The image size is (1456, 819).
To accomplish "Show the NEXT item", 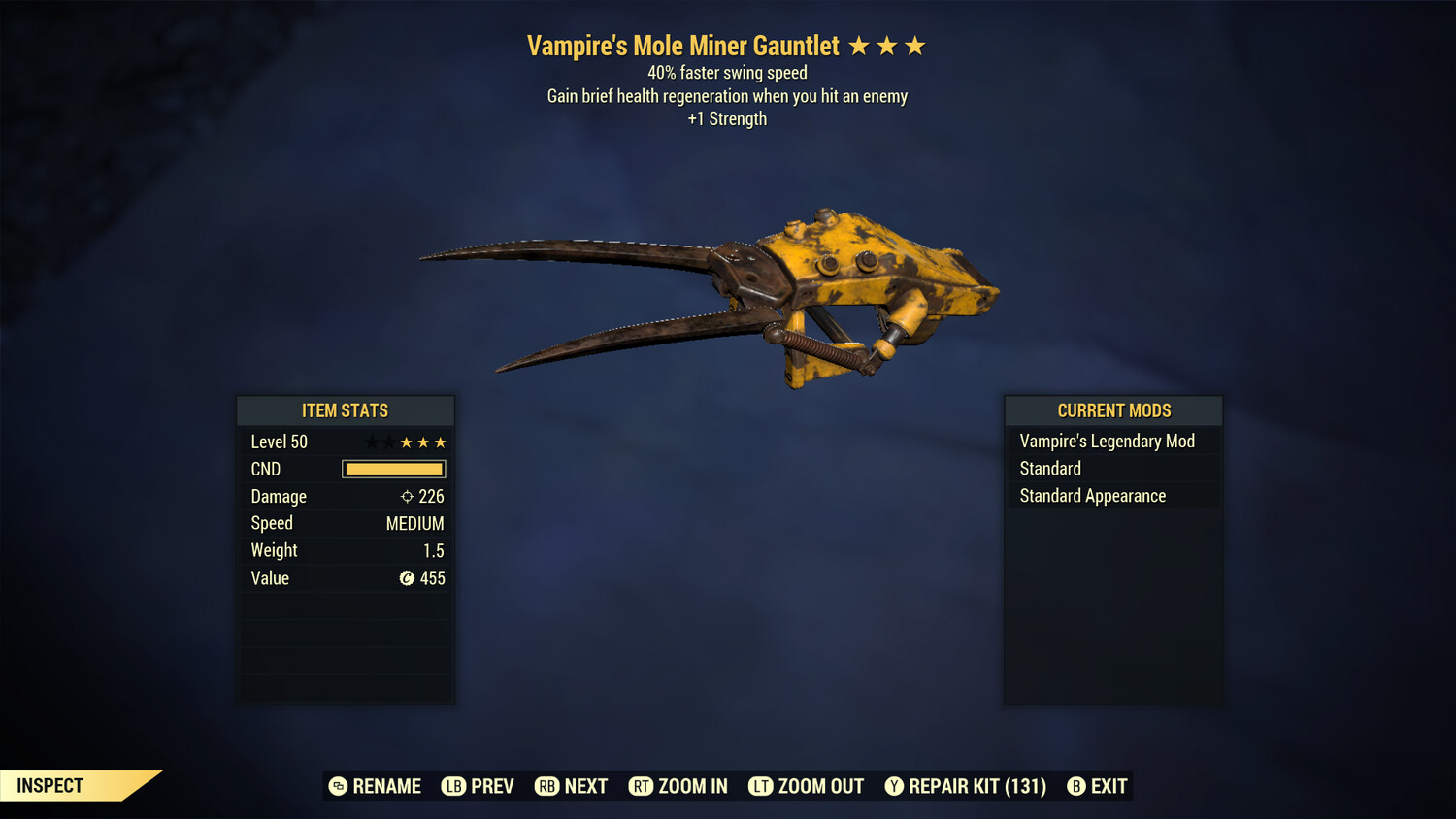I will click(572, 786).
